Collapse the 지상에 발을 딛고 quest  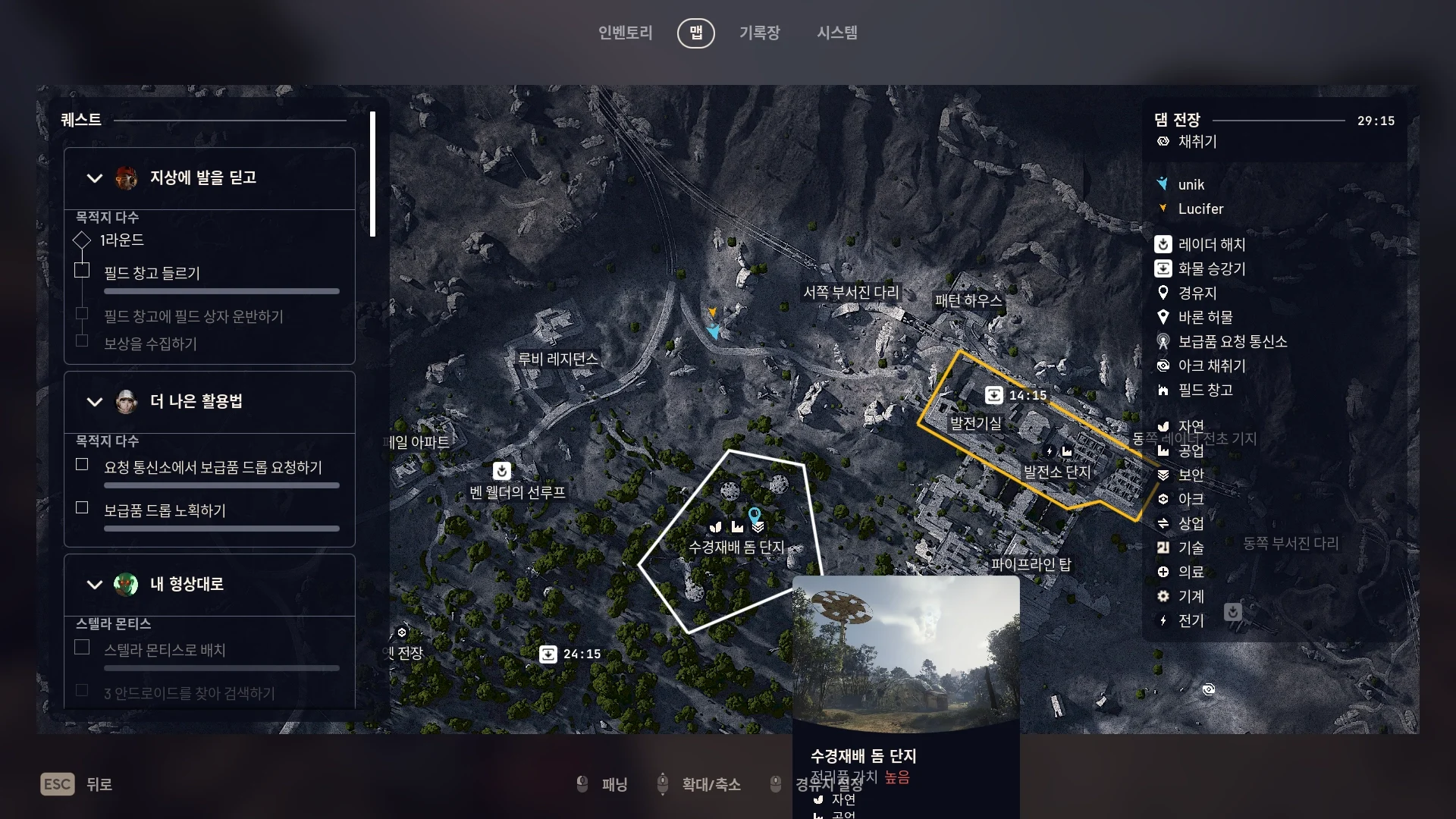95,178
